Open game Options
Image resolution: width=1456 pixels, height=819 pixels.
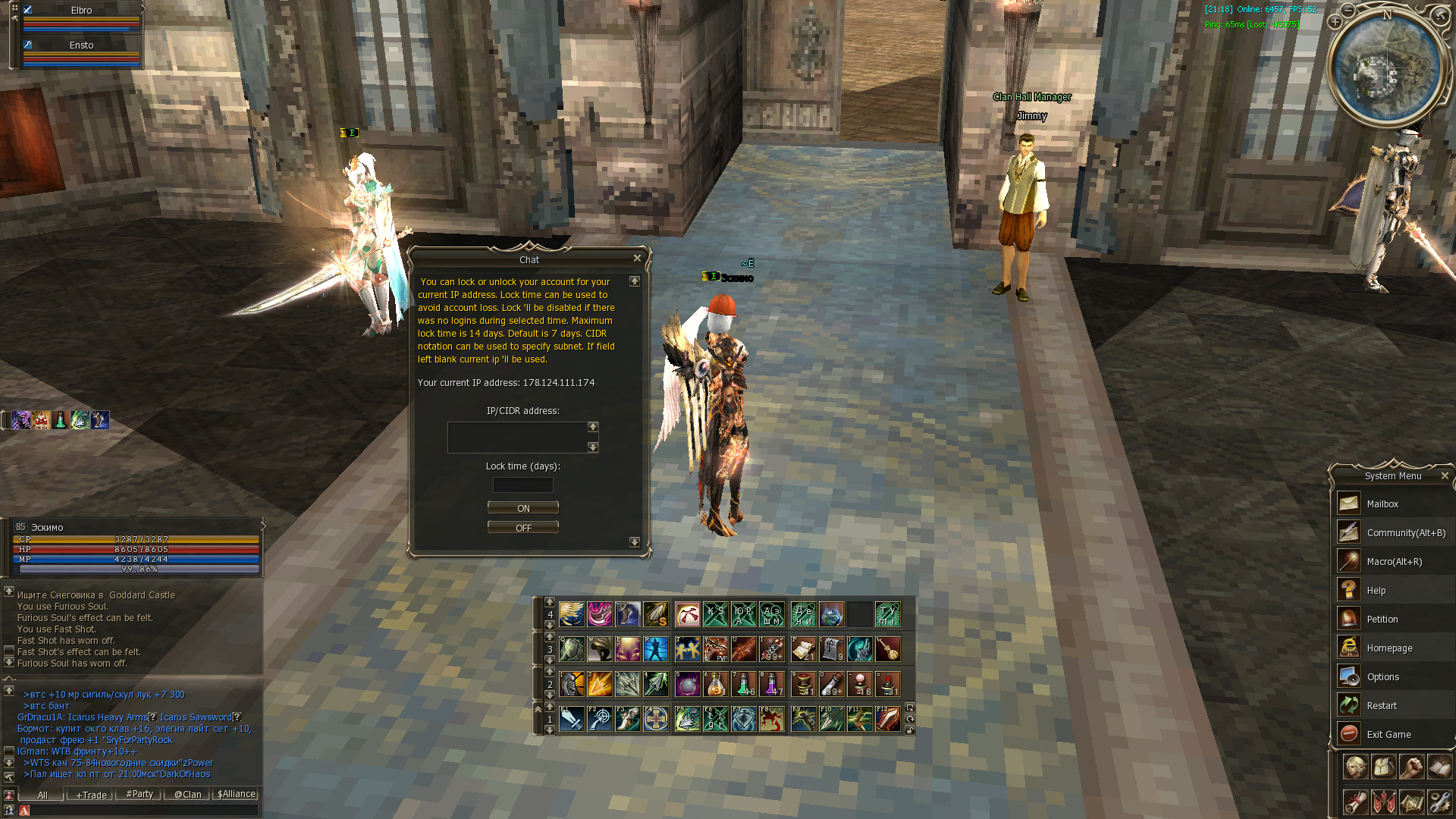[1382, 677]
